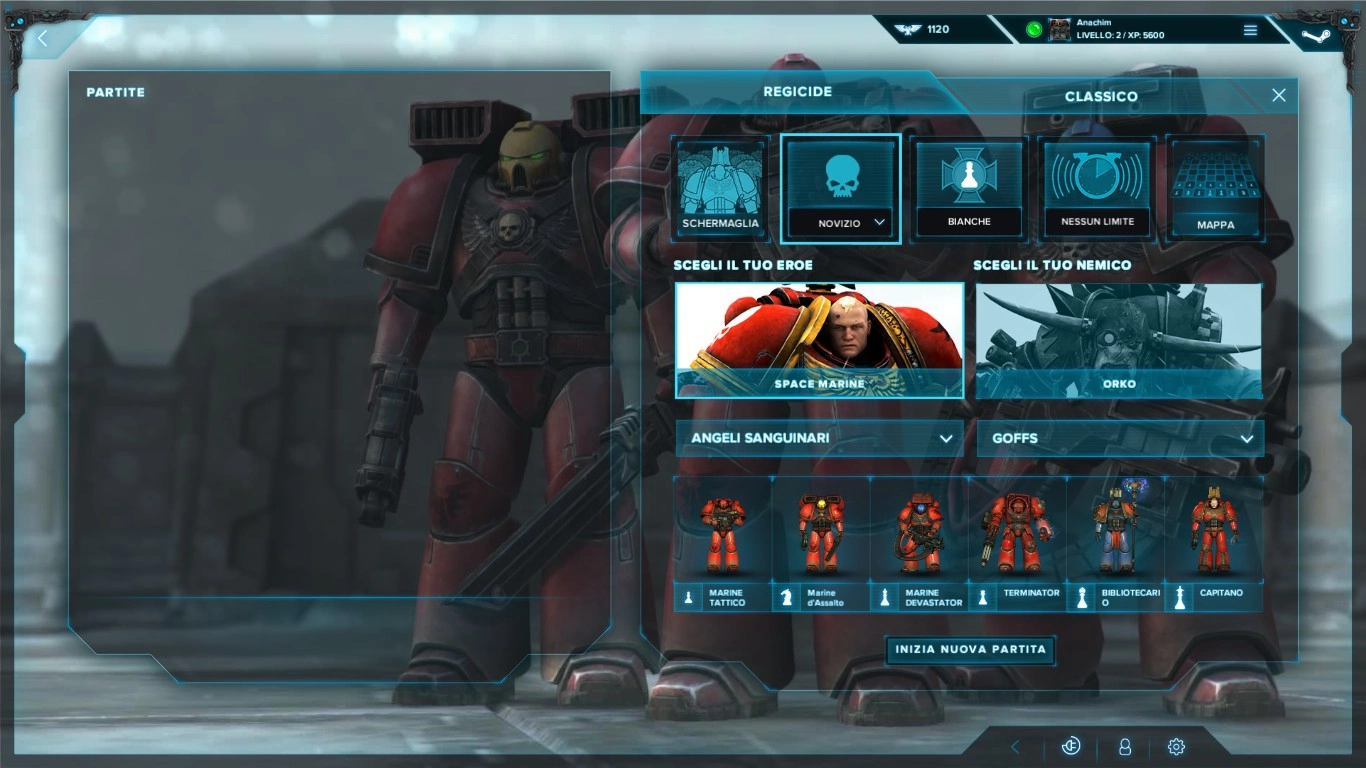The height and width of the screenshot is (768, 1366).
Task: Pick the Orko enemy portrait
Action: 1118,340
